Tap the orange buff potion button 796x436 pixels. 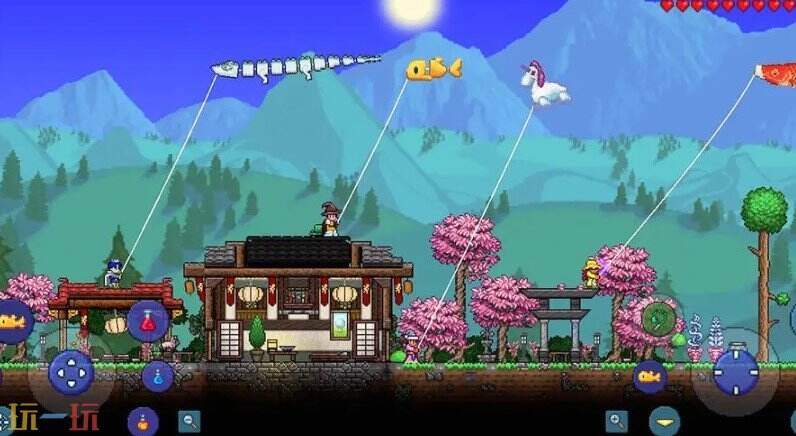(143, 420)
